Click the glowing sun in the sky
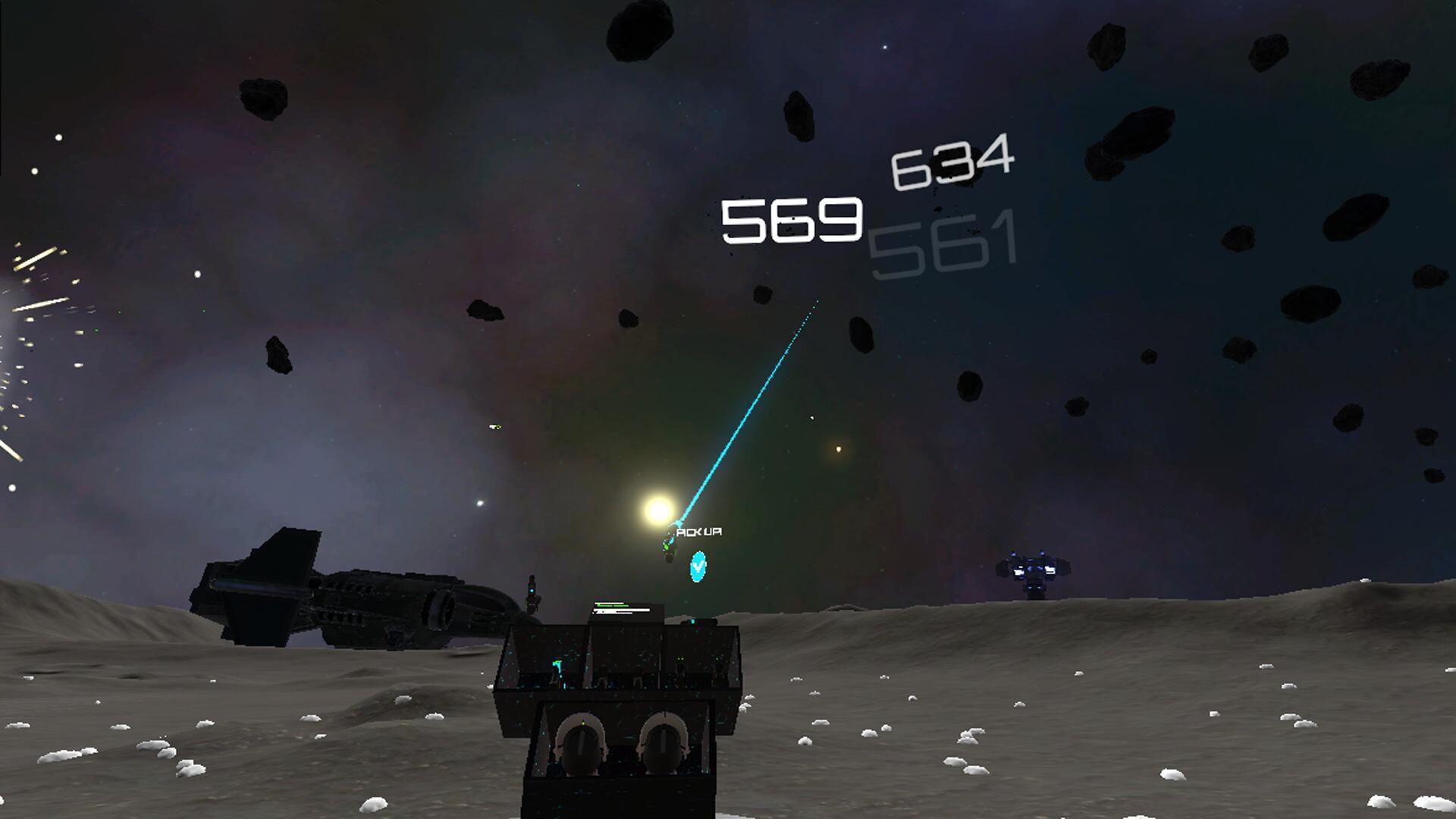1456x819 pixels. pyautogui.click(x=658, y=510)
